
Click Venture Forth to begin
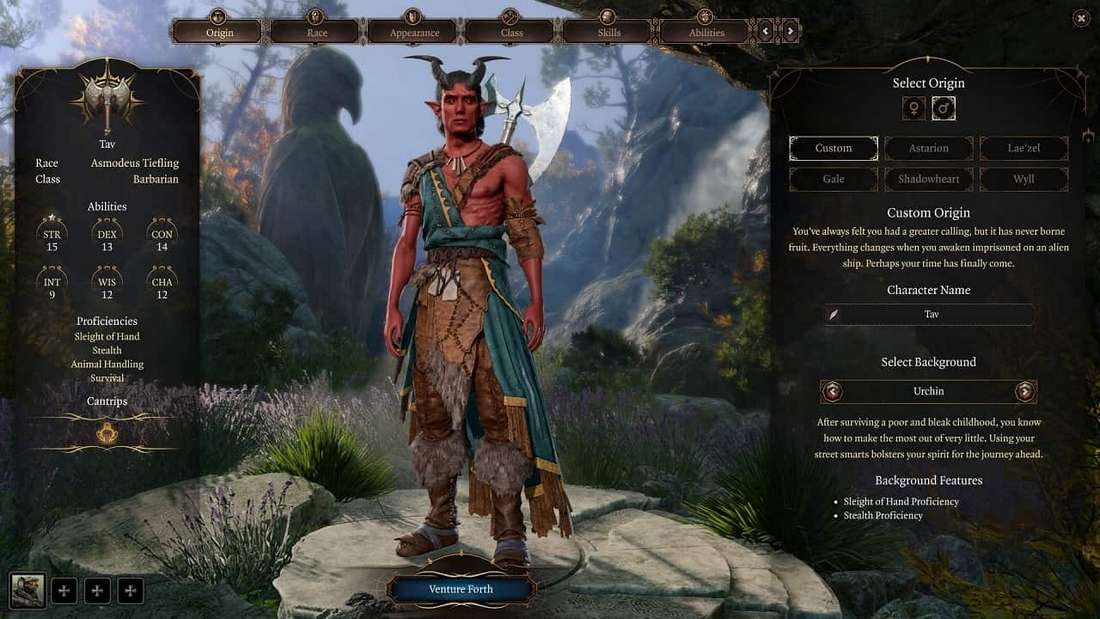coord(460,589)
